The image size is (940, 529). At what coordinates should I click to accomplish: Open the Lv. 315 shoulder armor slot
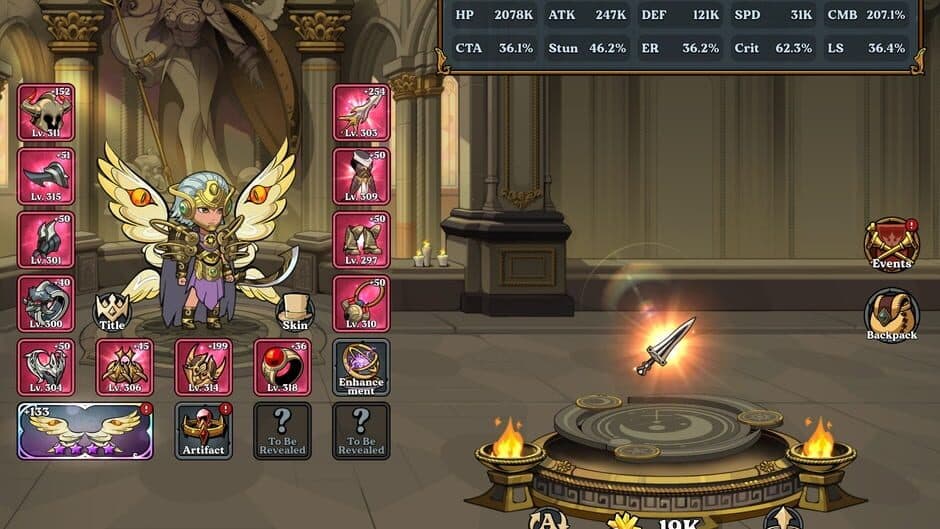(x=46, y=176)
